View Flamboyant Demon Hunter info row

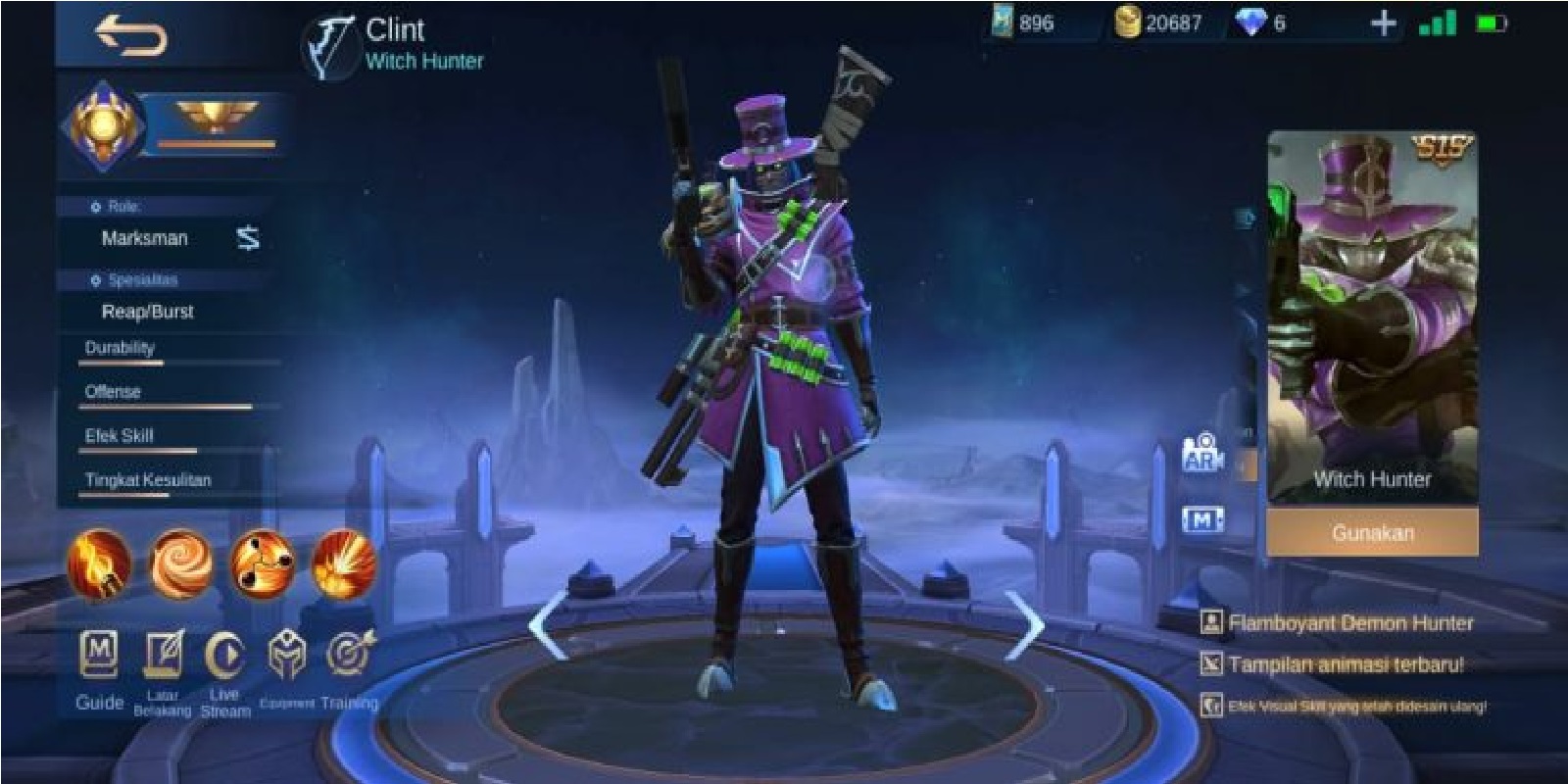click(1343, 621)
